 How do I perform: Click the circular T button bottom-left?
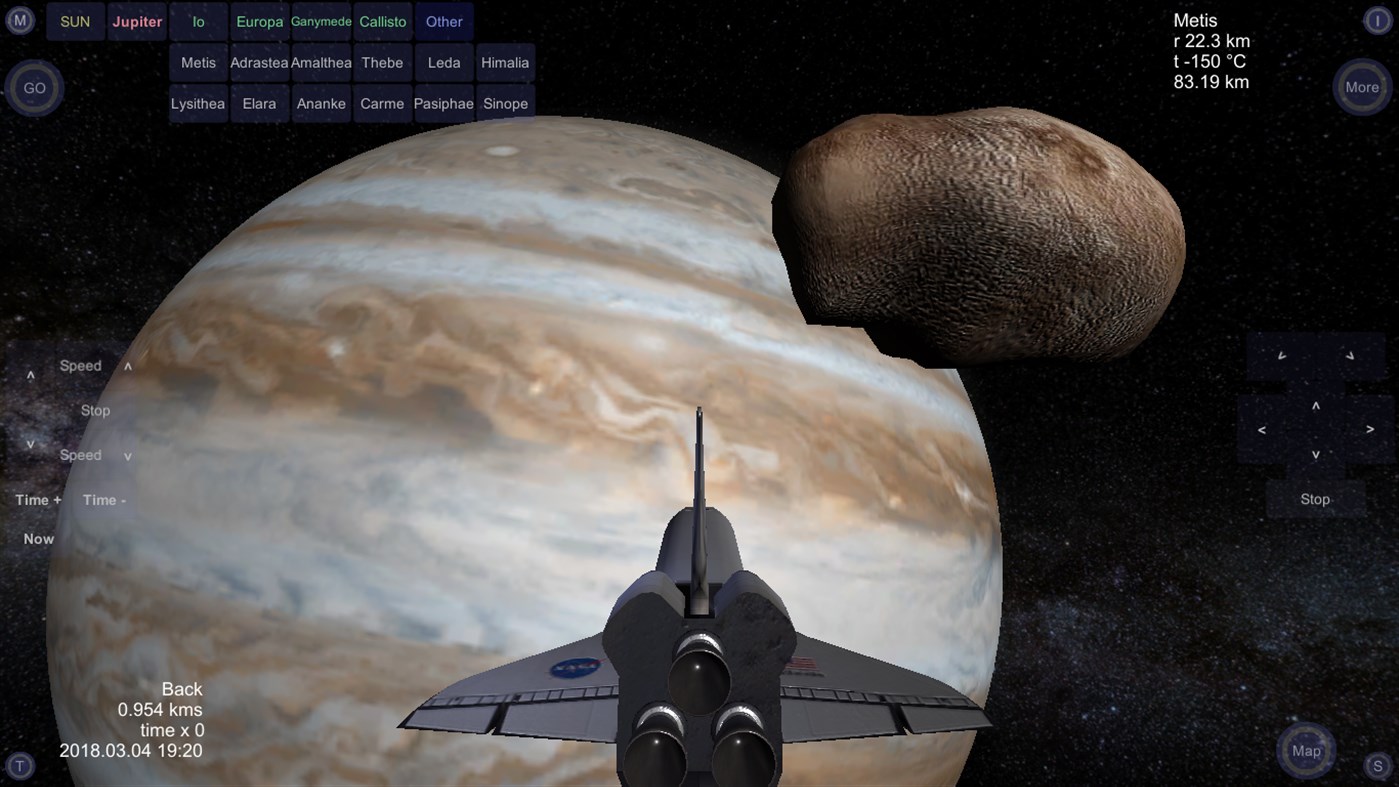(x=20, y=766)
